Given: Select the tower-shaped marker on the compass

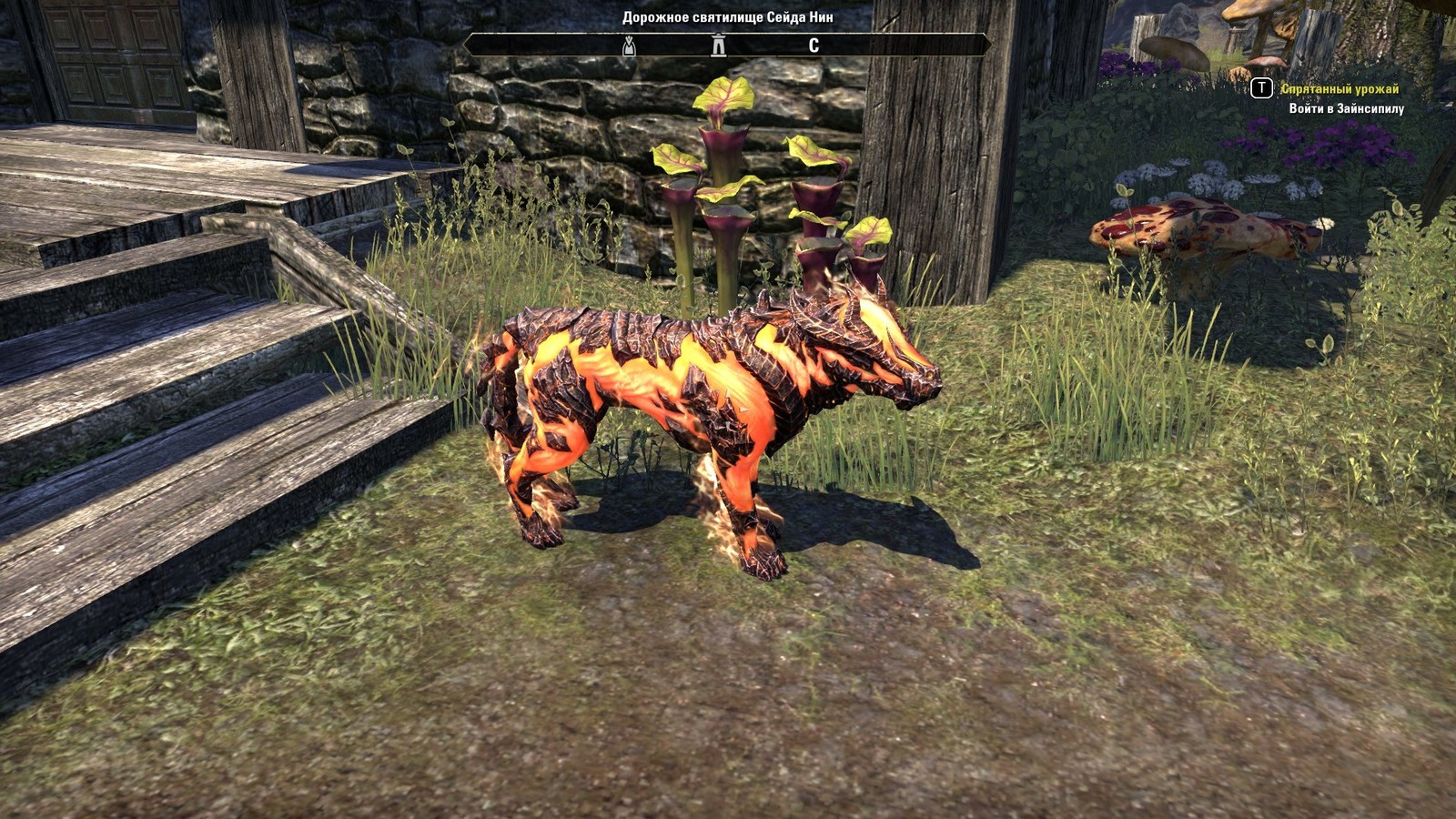Looking at the screenshot, I should coord(719,45).
